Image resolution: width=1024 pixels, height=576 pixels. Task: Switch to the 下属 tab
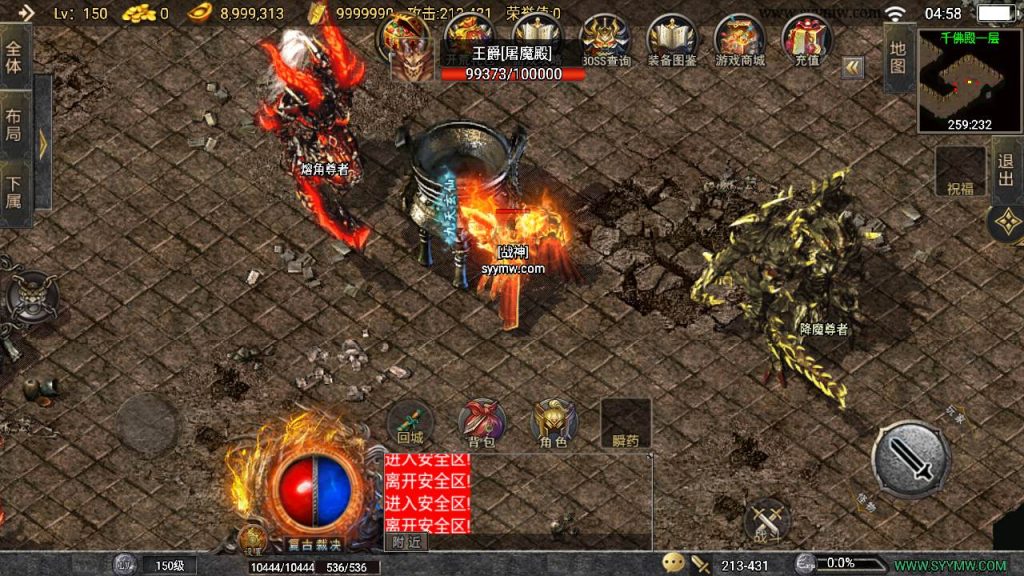pyautogui.click(x=14, y=188)
